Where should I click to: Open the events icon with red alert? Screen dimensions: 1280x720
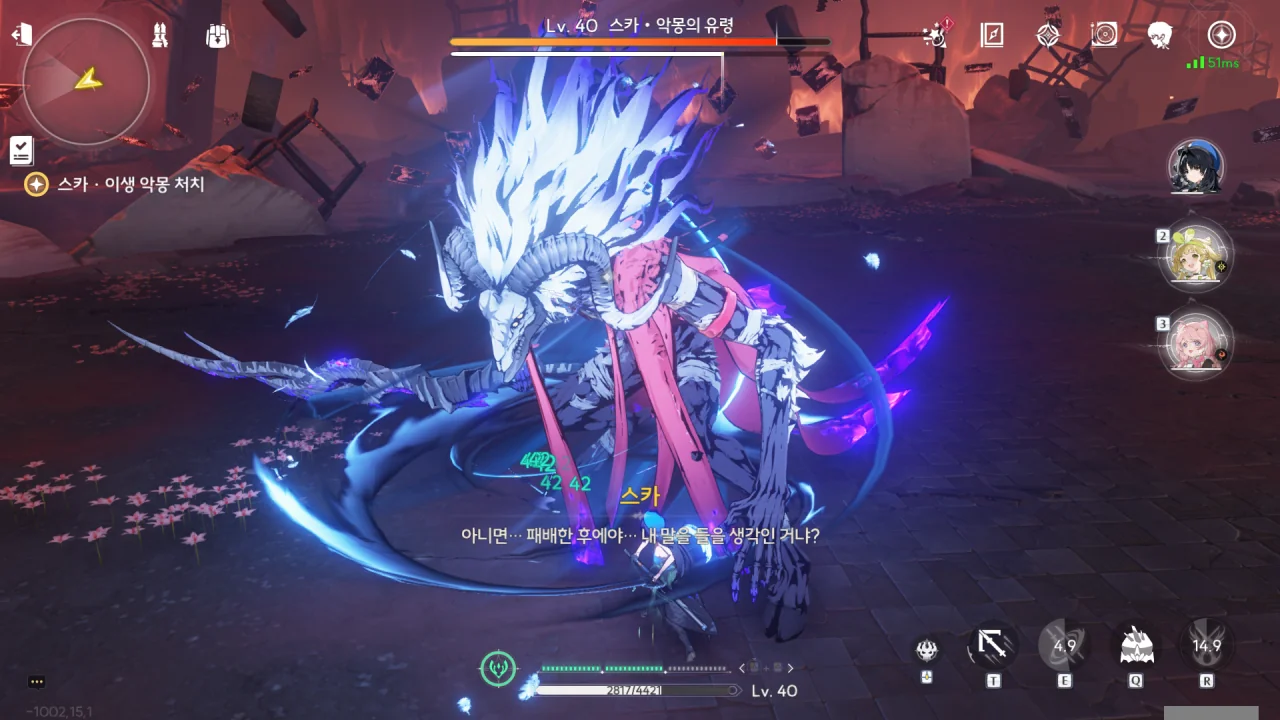(937, 35)
